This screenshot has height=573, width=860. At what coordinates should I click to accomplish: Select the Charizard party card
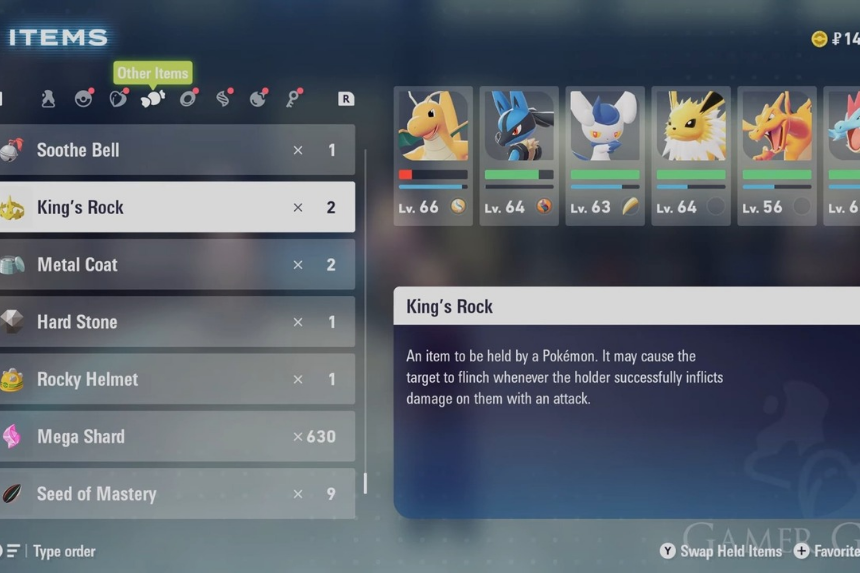point(776,155)
